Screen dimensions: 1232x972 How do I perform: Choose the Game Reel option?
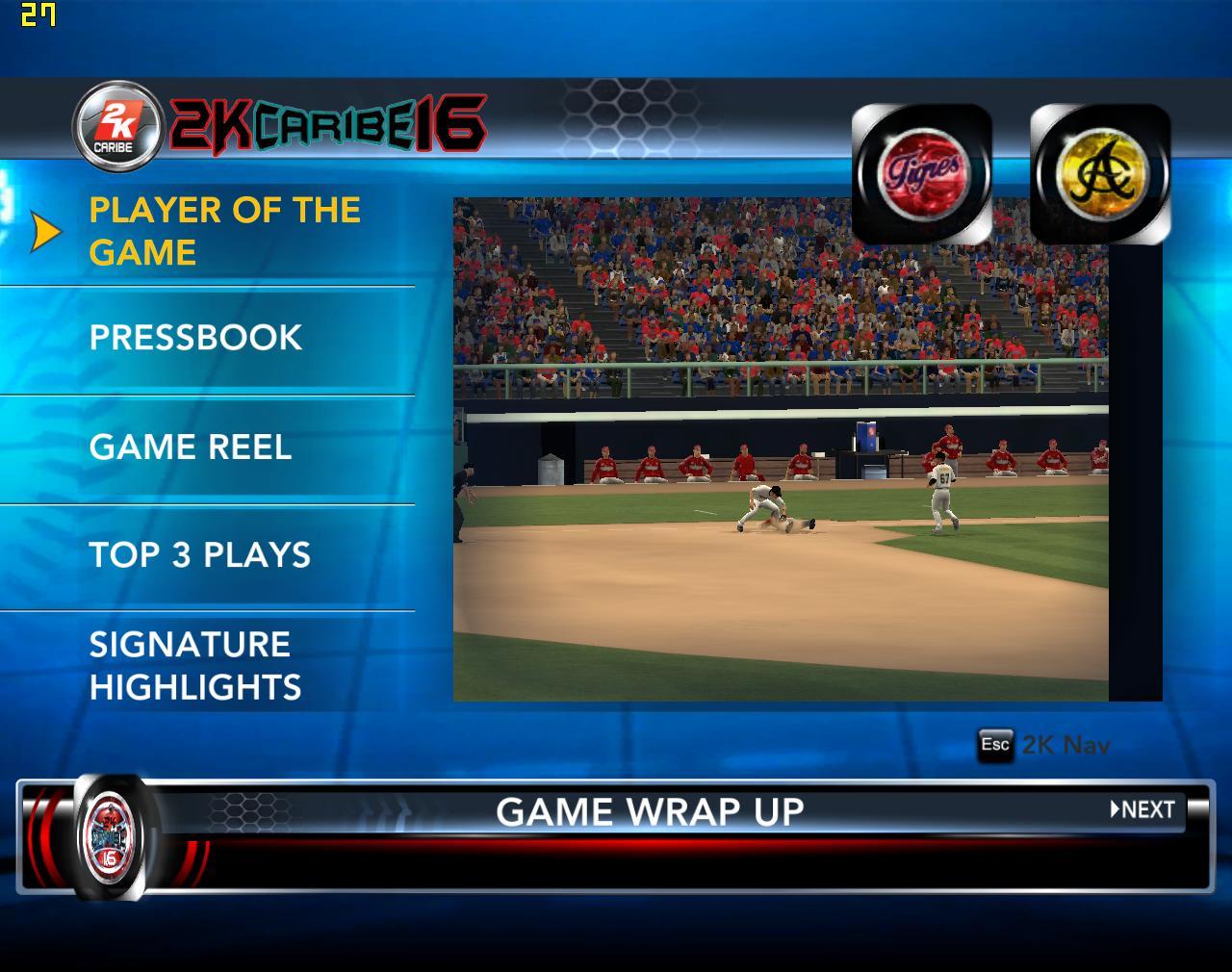click(x=190, y=448)
